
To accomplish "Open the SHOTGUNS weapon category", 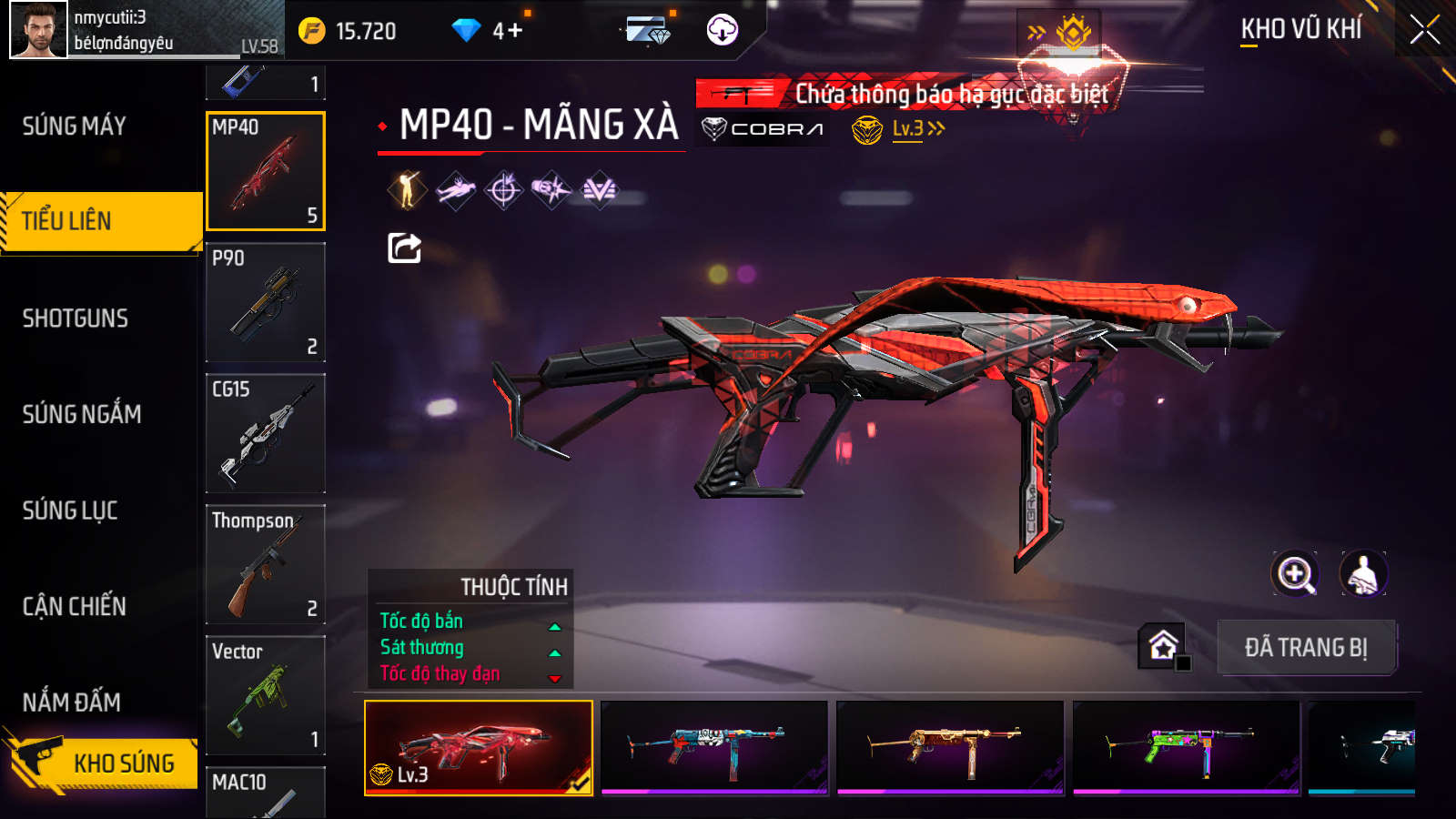I will (76, 318).
